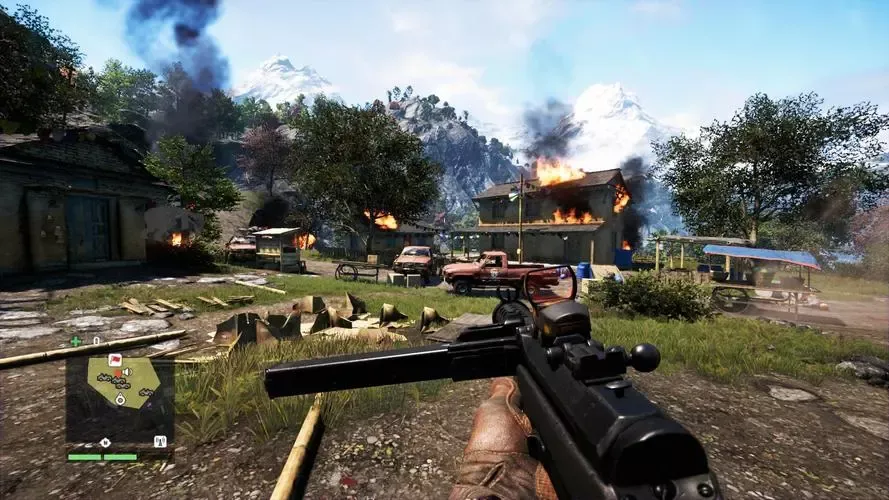
Task: Open the minimap
Action: coord(119,399)
